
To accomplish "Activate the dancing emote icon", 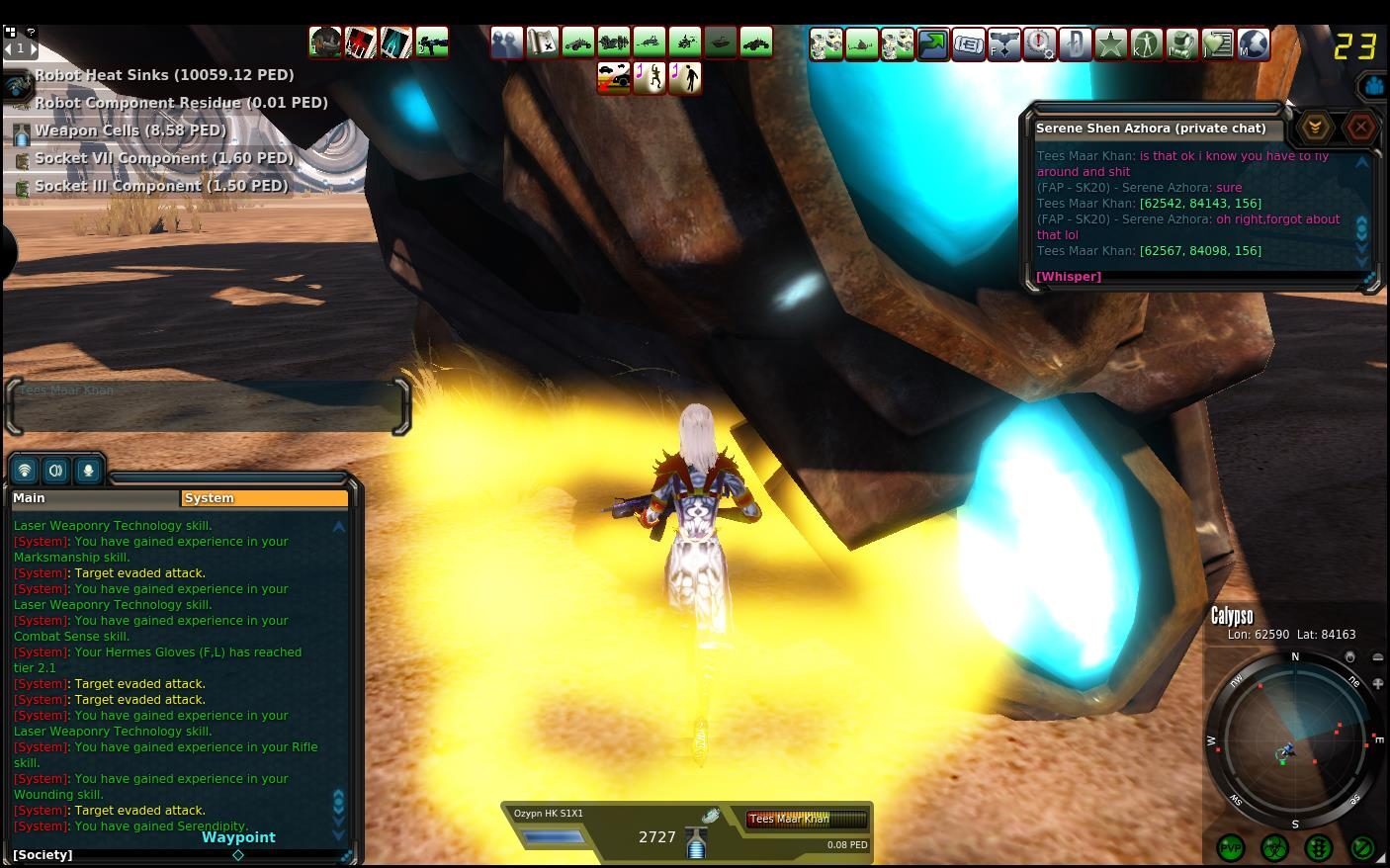I will pyautogui.click(x=649, y=78).
